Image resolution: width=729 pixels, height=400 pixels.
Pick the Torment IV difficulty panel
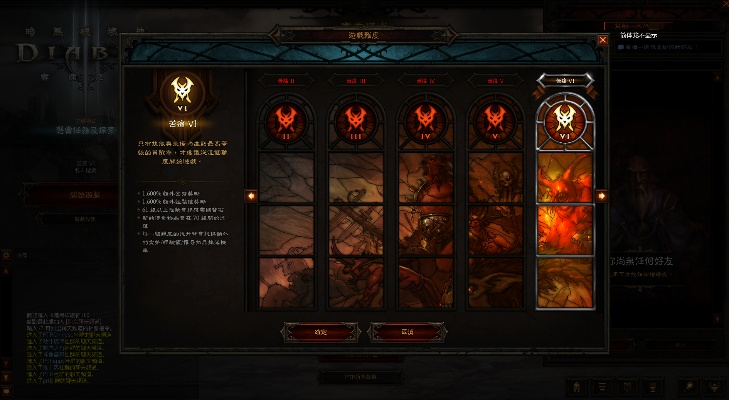pyautogui.click(x=422, y=200)
